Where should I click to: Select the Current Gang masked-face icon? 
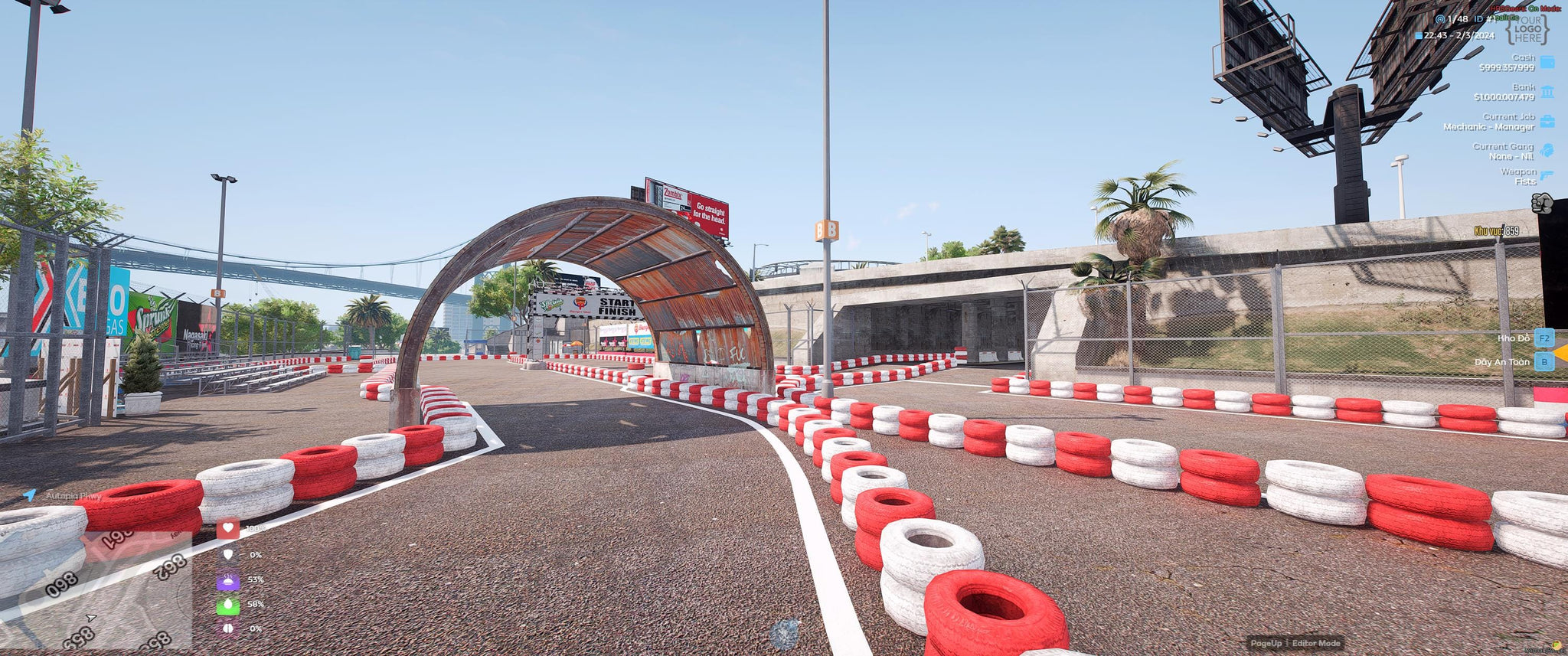tap(1547, 151)
